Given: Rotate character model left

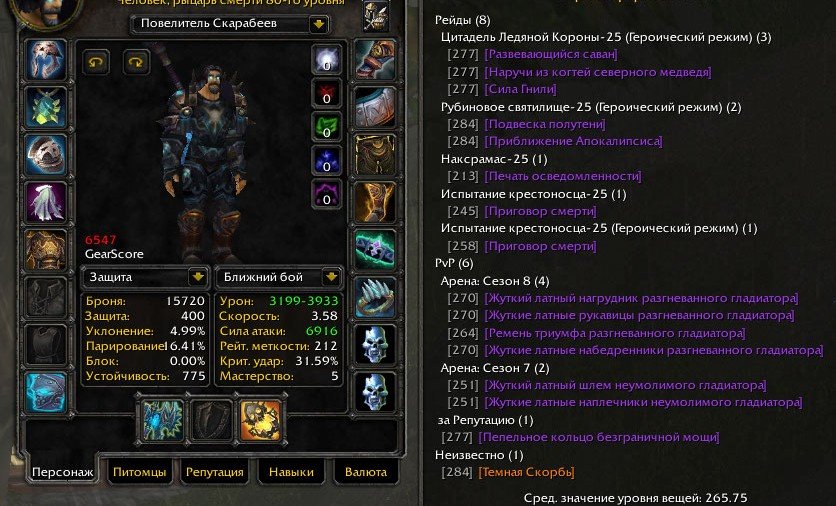Looking at the screenshot, I should pos(96,61).
